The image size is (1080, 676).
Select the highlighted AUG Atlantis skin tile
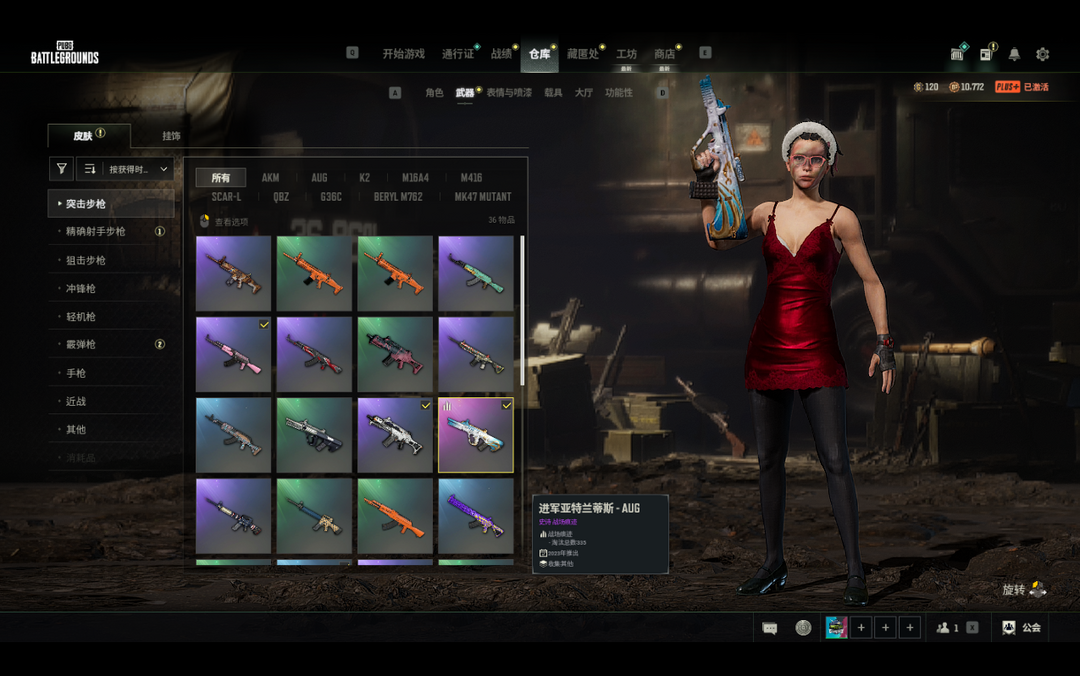pyautogui.click(x=476, y=435)
